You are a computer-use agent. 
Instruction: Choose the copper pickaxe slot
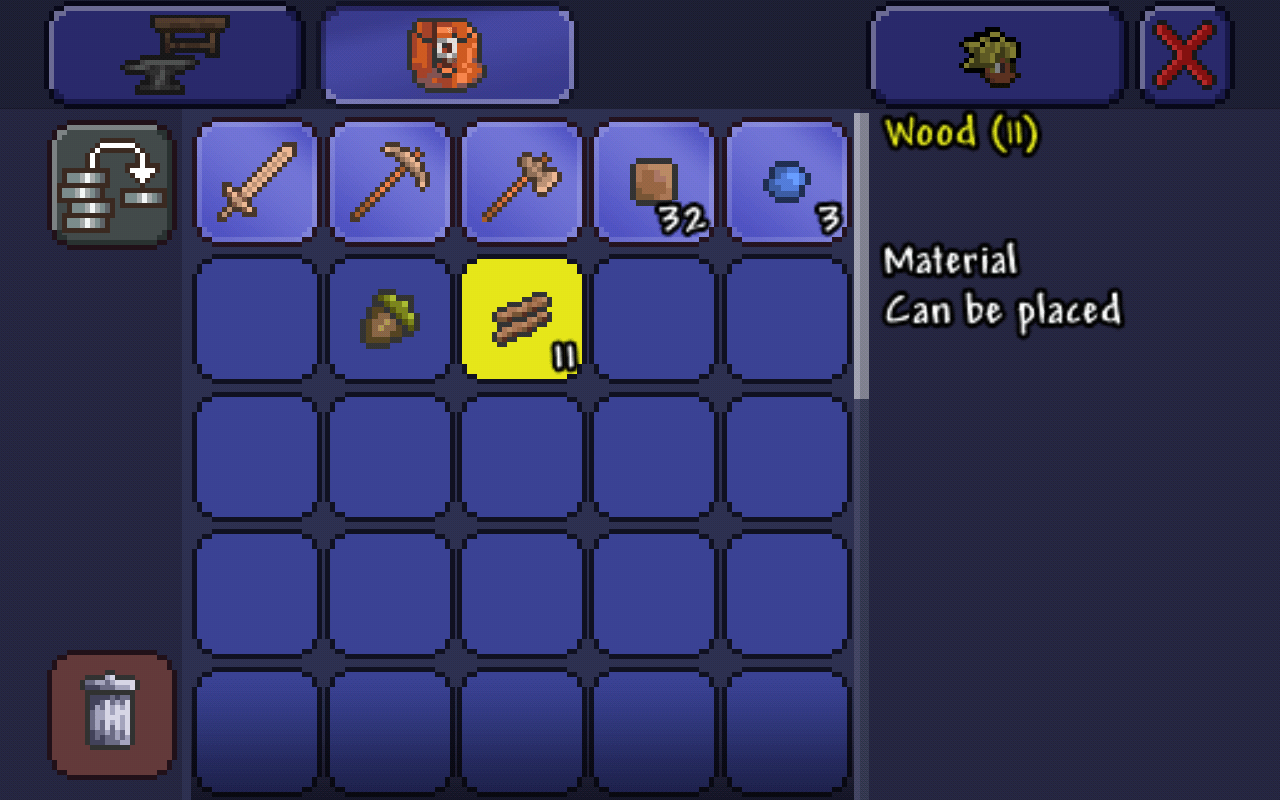click(390, 183)
